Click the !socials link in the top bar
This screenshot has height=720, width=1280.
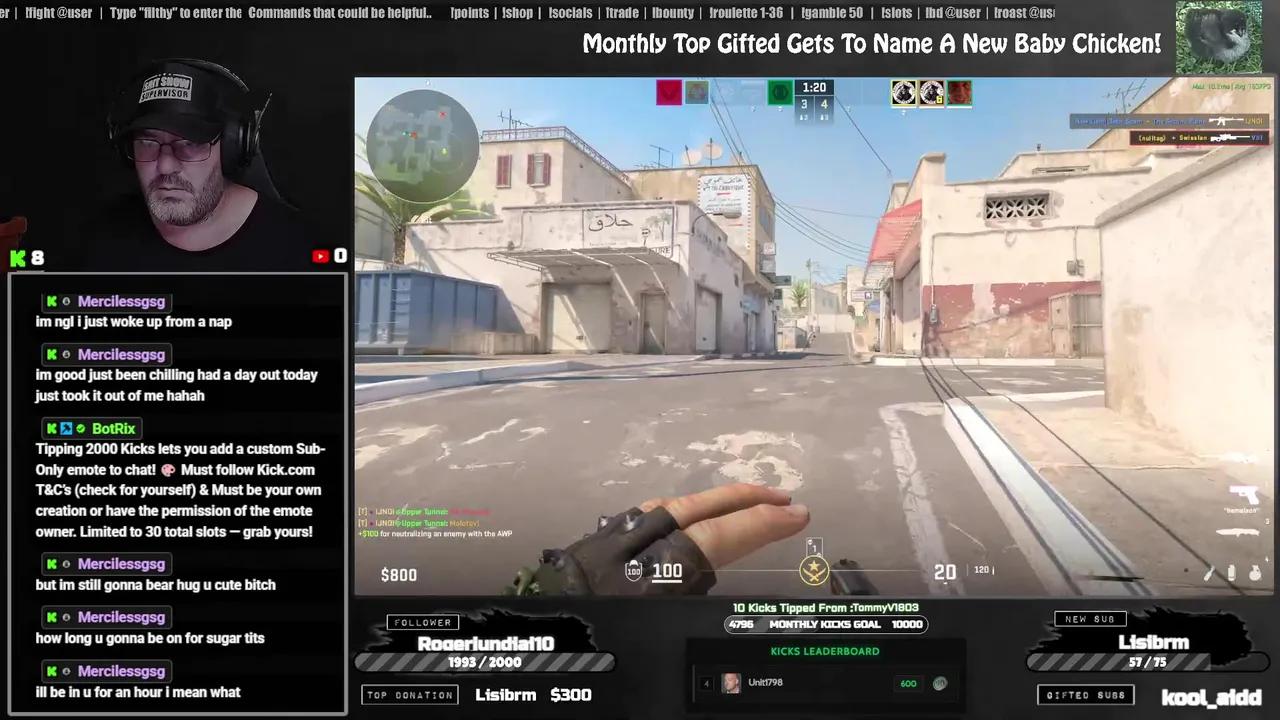(570, 12)
